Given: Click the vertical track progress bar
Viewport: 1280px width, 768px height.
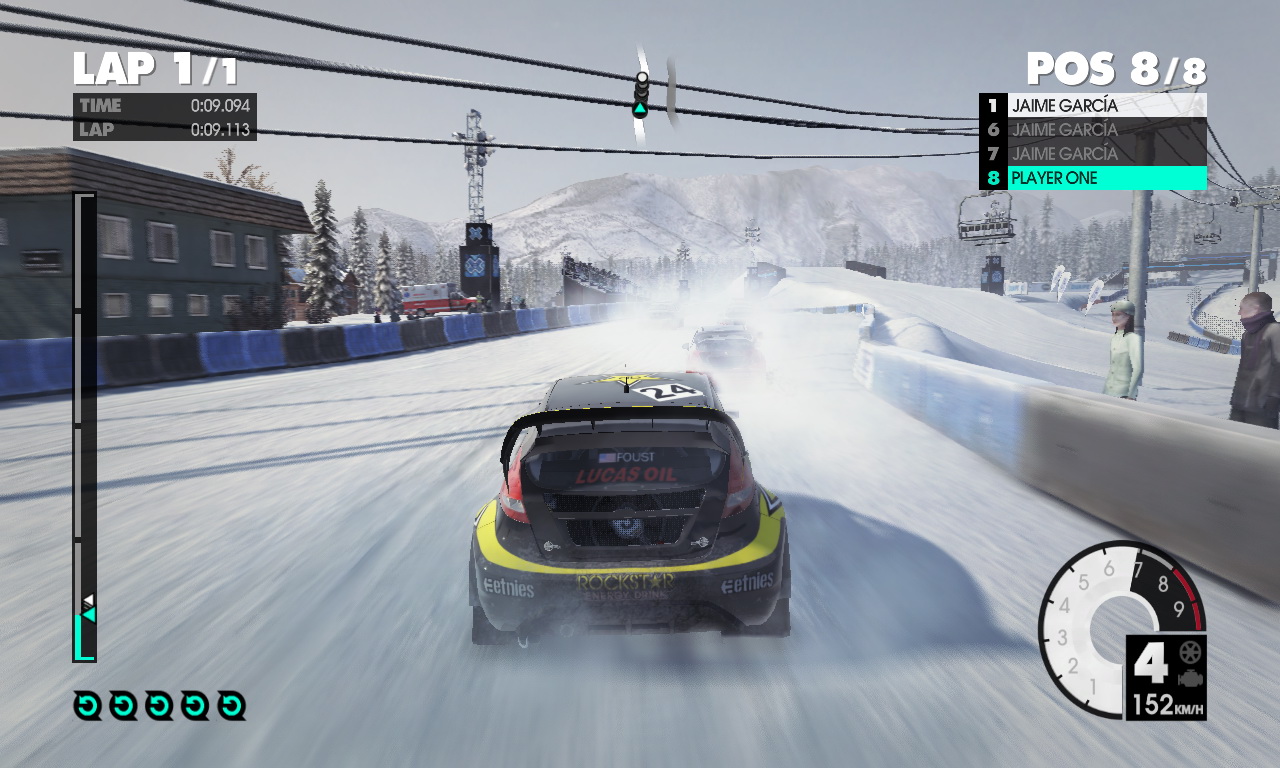Looking at the screenshot, I should click(x=85, y=427).
